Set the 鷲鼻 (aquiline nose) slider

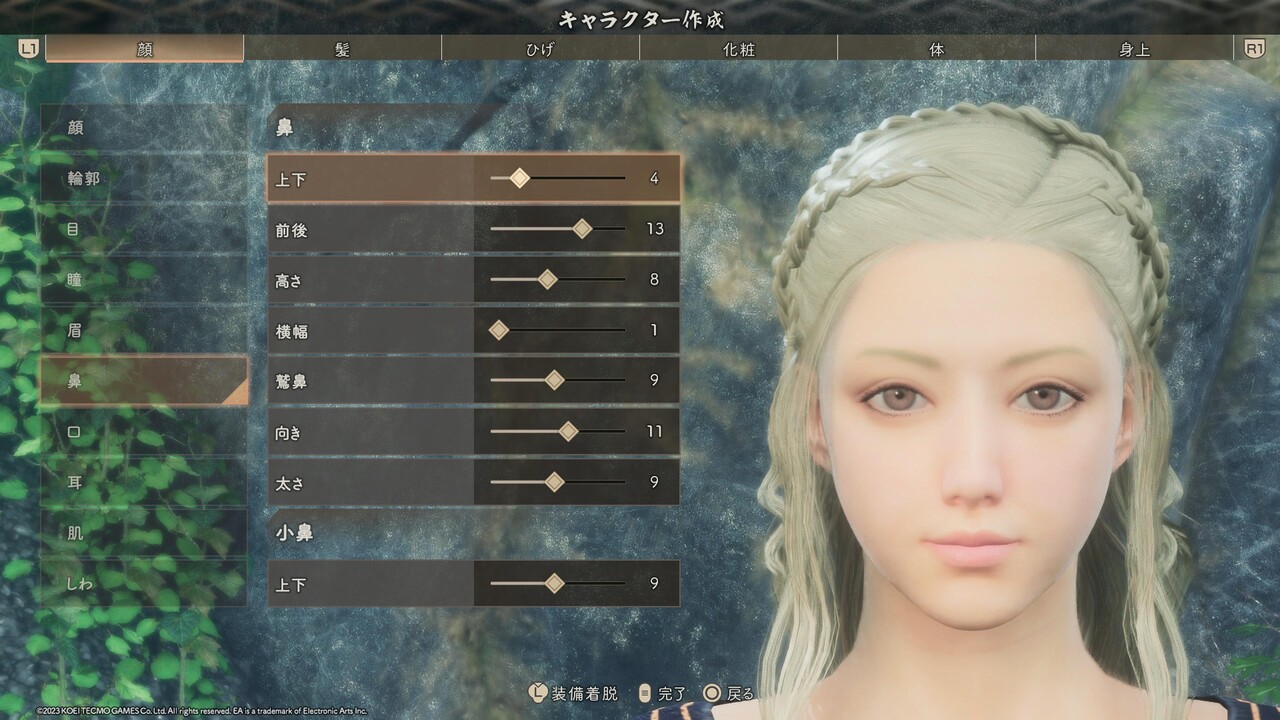554,380
